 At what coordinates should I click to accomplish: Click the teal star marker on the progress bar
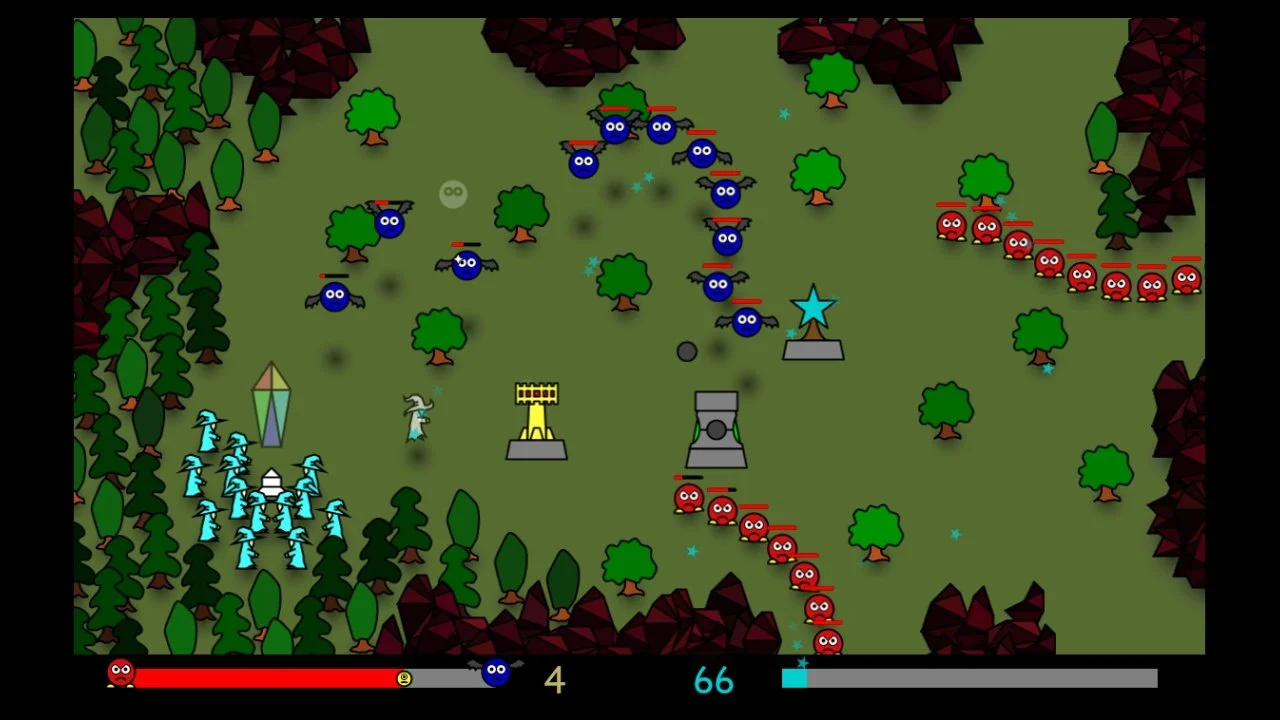point(803,662)
